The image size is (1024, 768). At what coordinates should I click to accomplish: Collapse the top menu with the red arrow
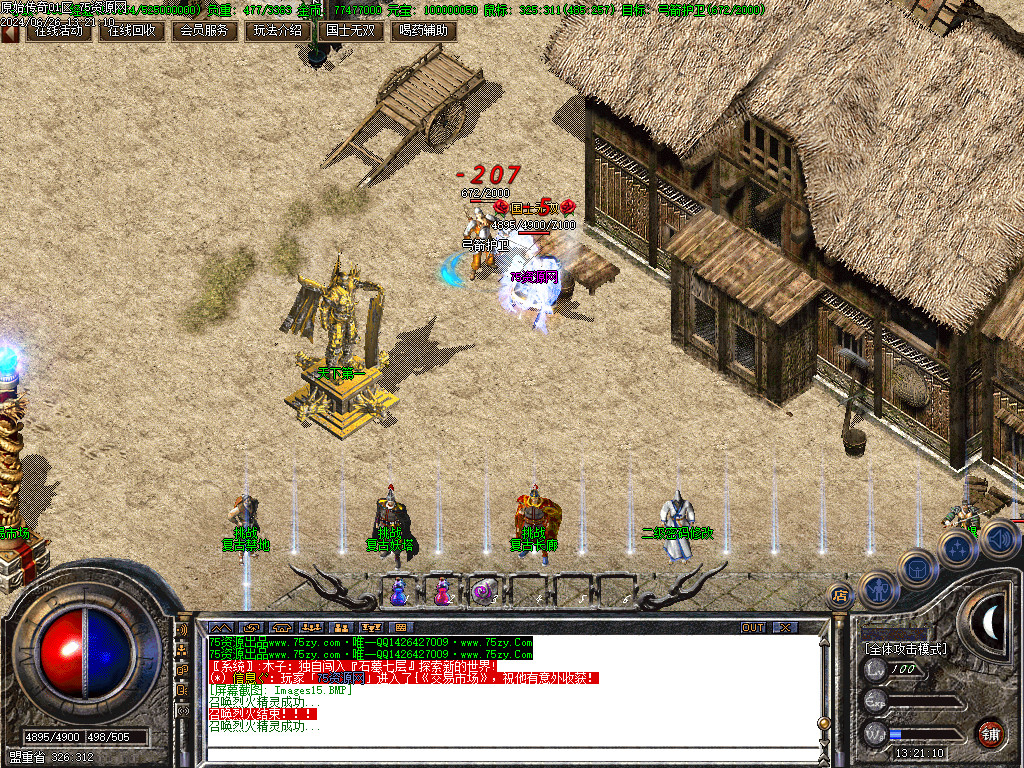(x=10, y=31)
